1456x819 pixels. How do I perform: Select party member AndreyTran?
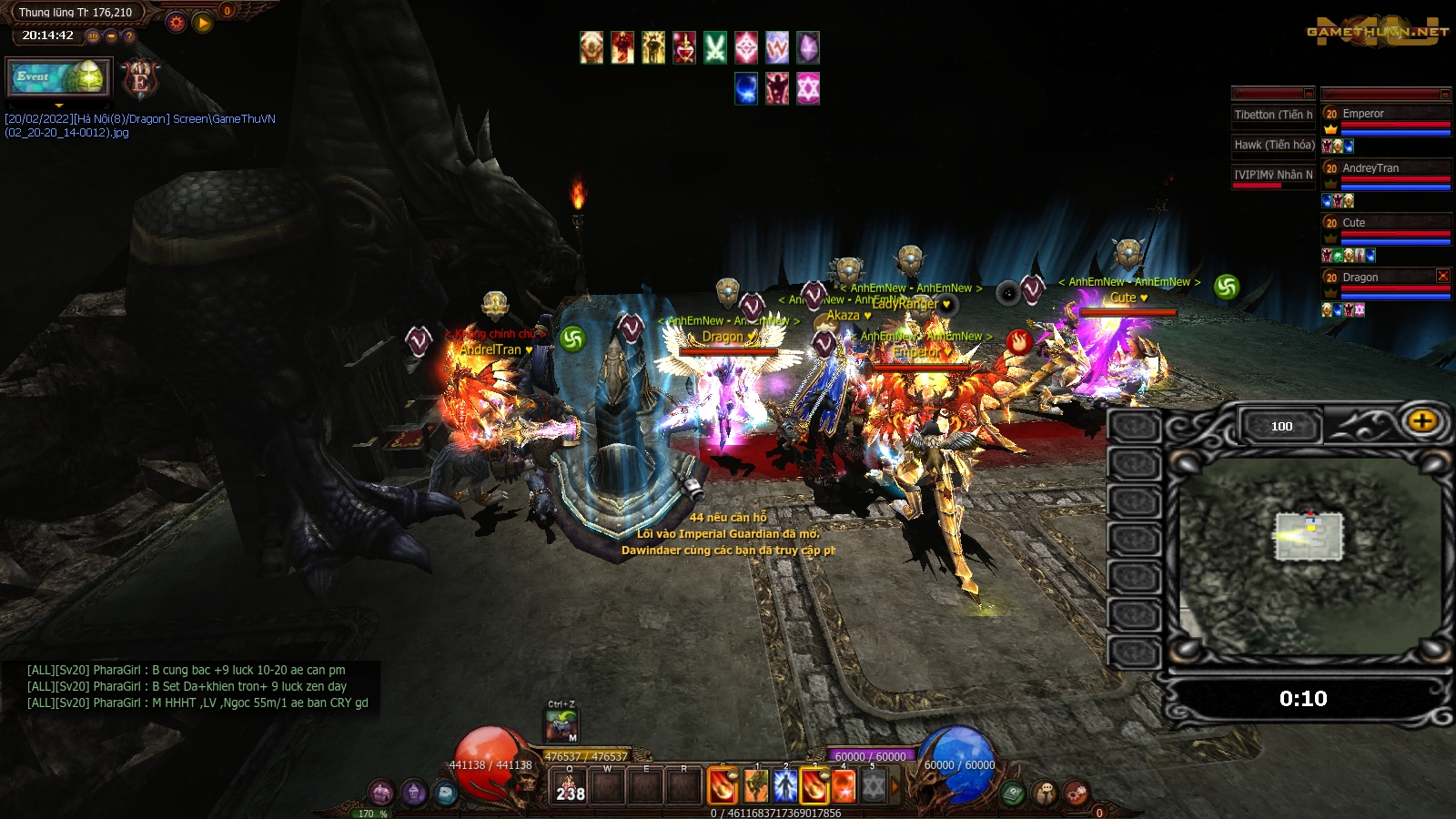click(1386, 169)
